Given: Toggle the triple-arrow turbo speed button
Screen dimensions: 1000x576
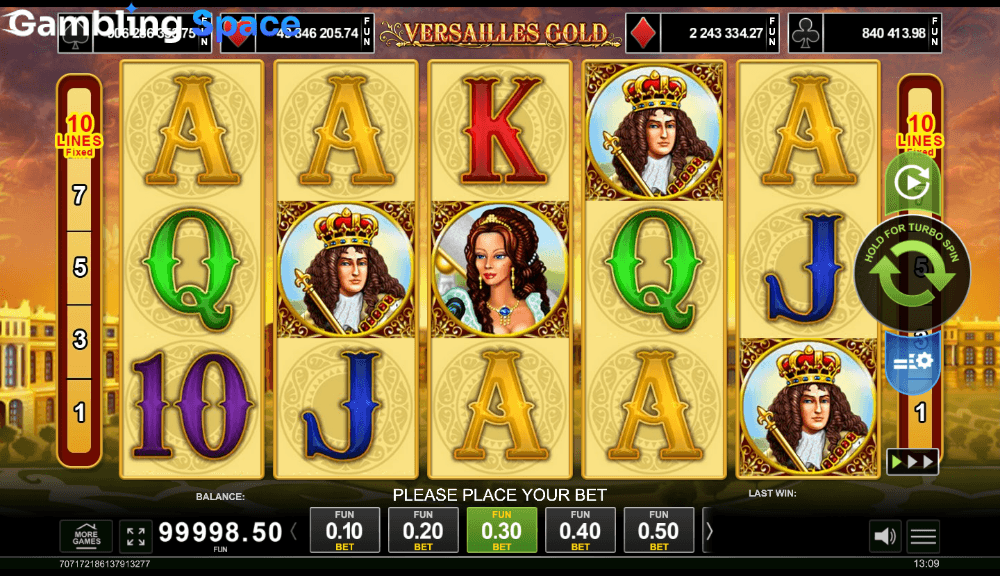Looking at the screenshot, I should pos(911,461).
